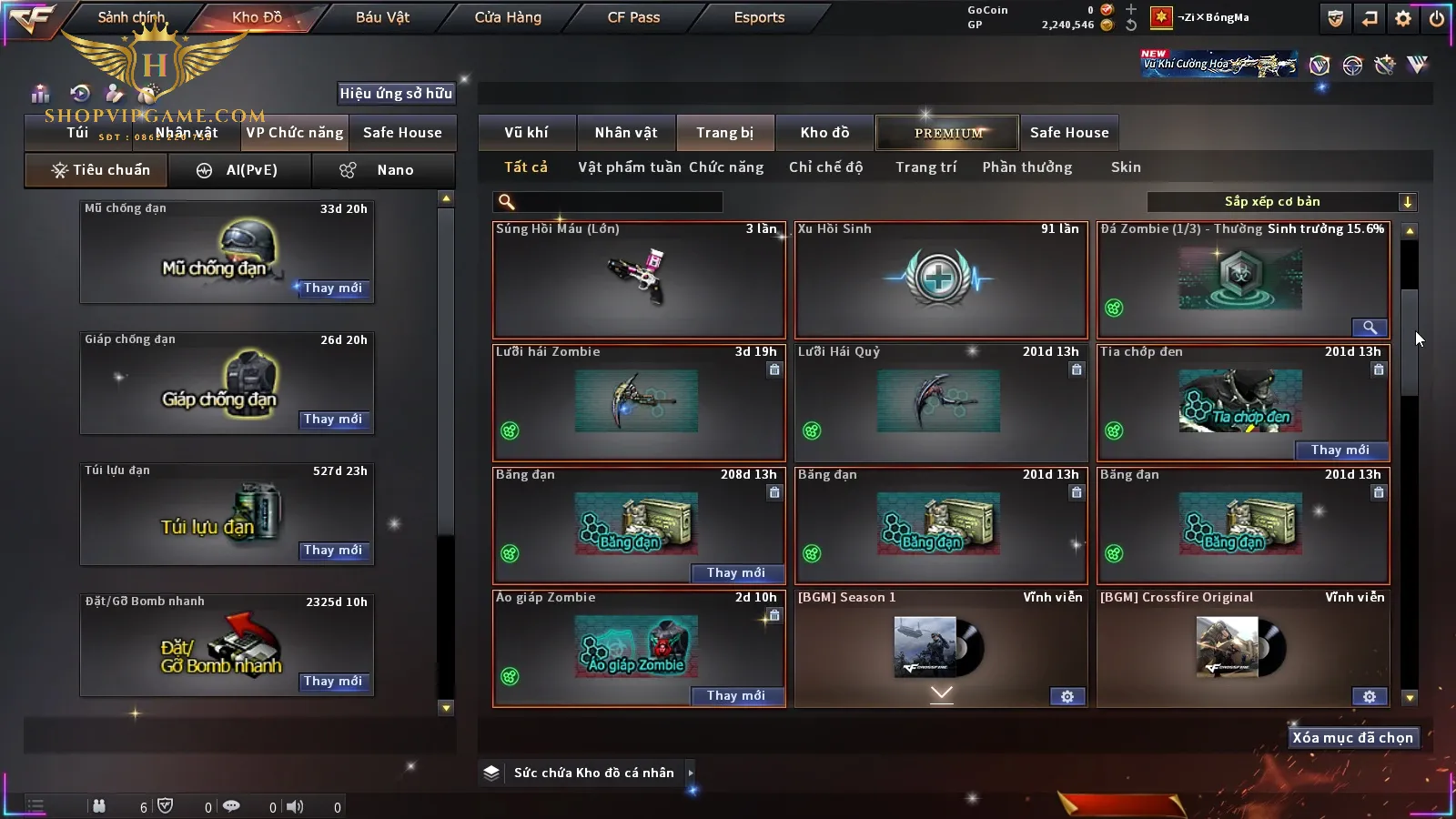
Task: Switch to the Nhân vật inventory tab
Action: (x=626, y=133)
